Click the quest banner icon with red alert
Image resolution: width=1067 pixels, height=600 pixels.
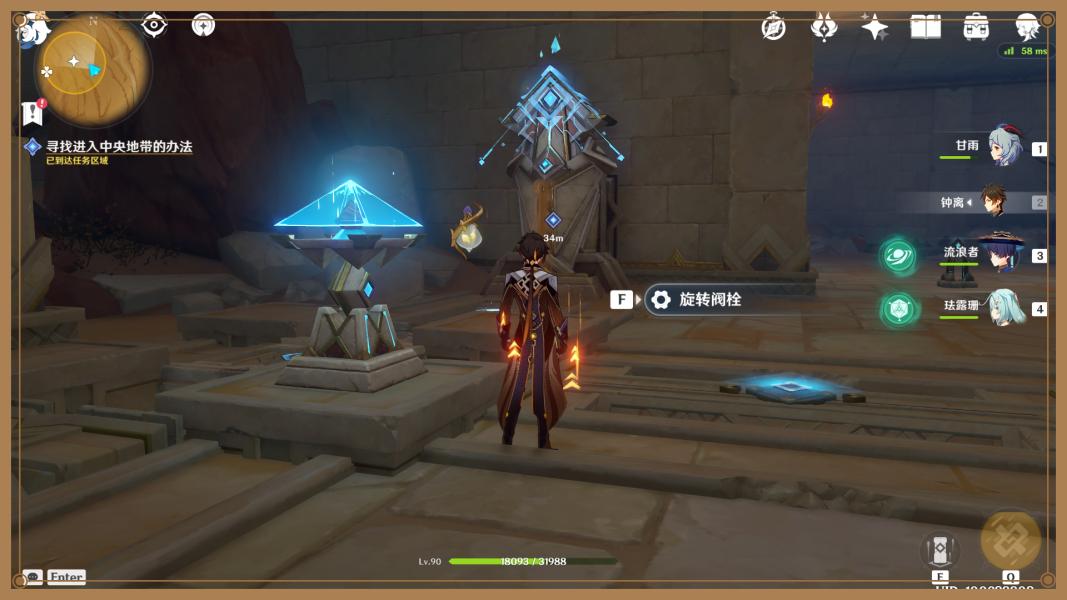(x=32, y=113)
